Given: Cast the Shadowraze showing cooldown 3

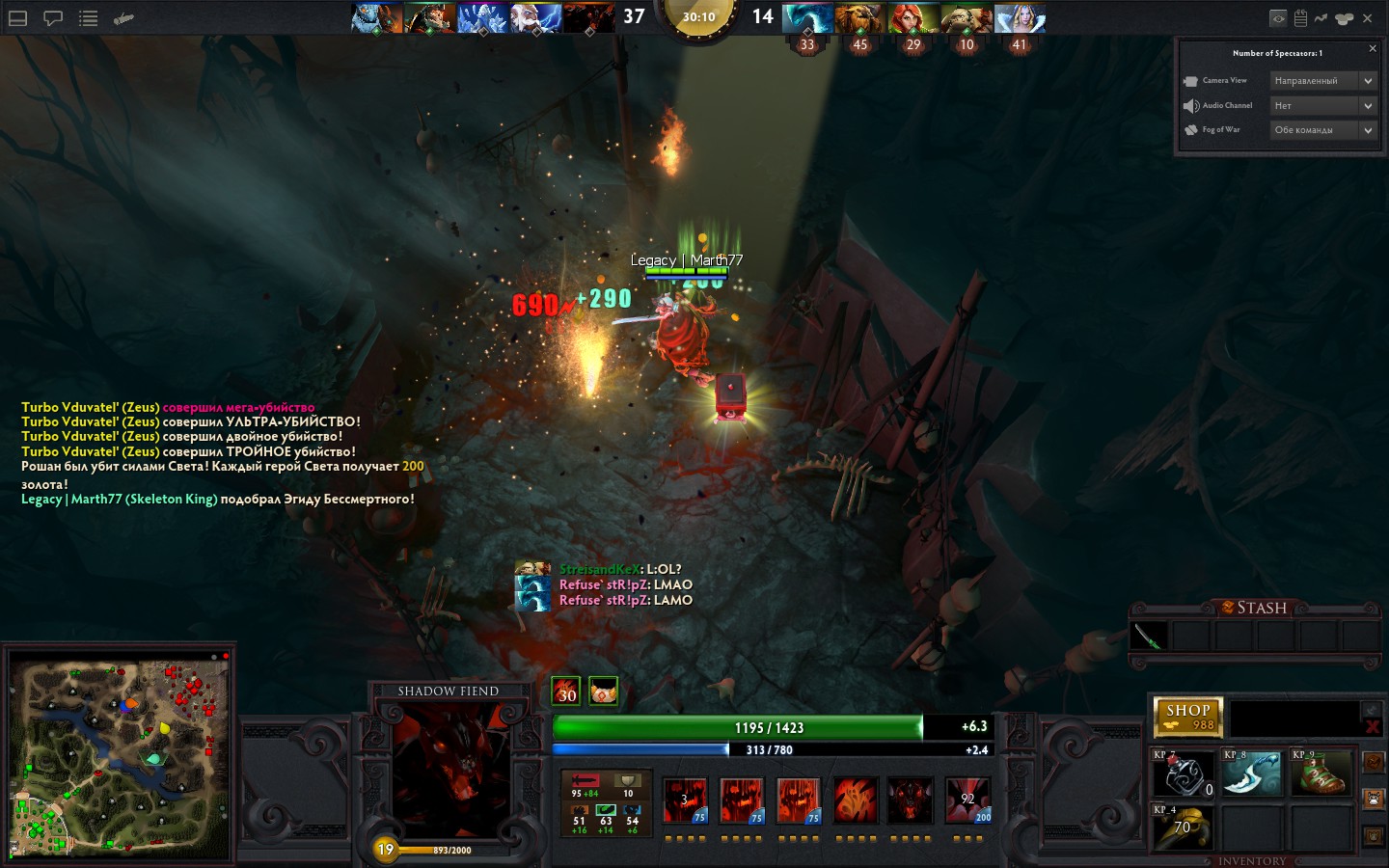Looking at the screenshot, I should 685,800.
